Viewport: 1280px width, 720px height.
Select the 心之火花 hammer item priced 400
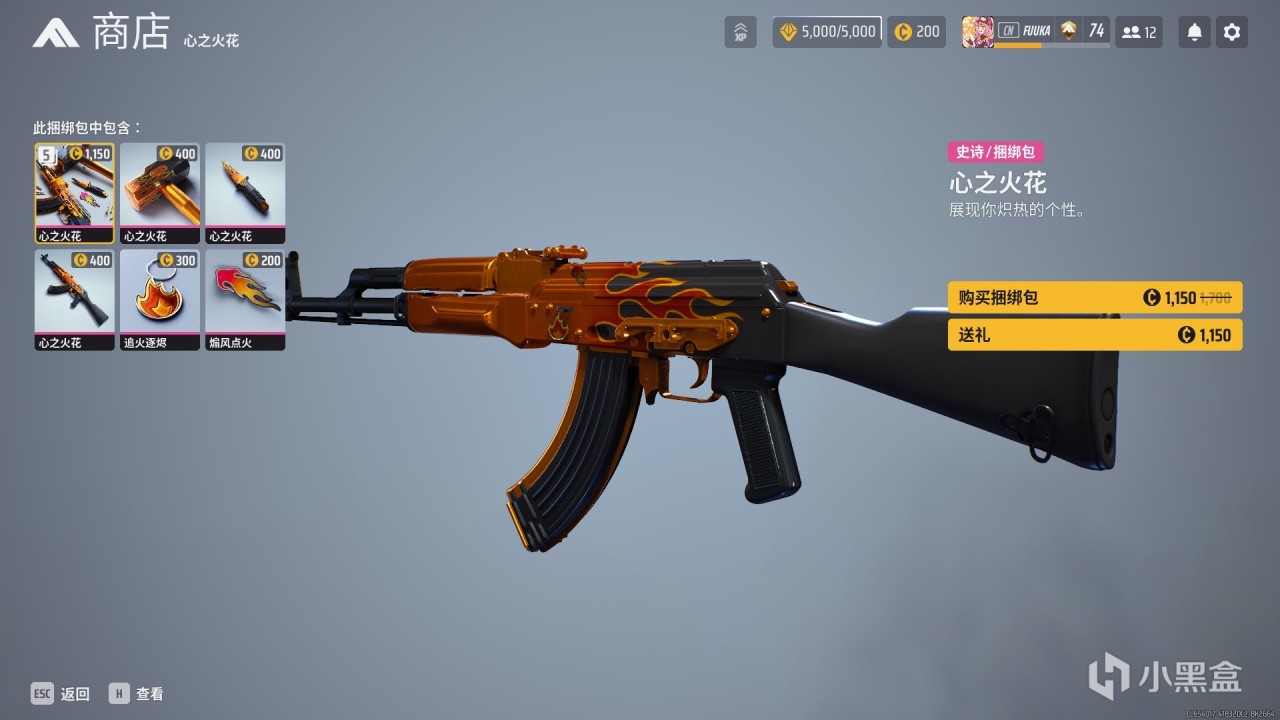pyautogui.click(x=159, y=192)
